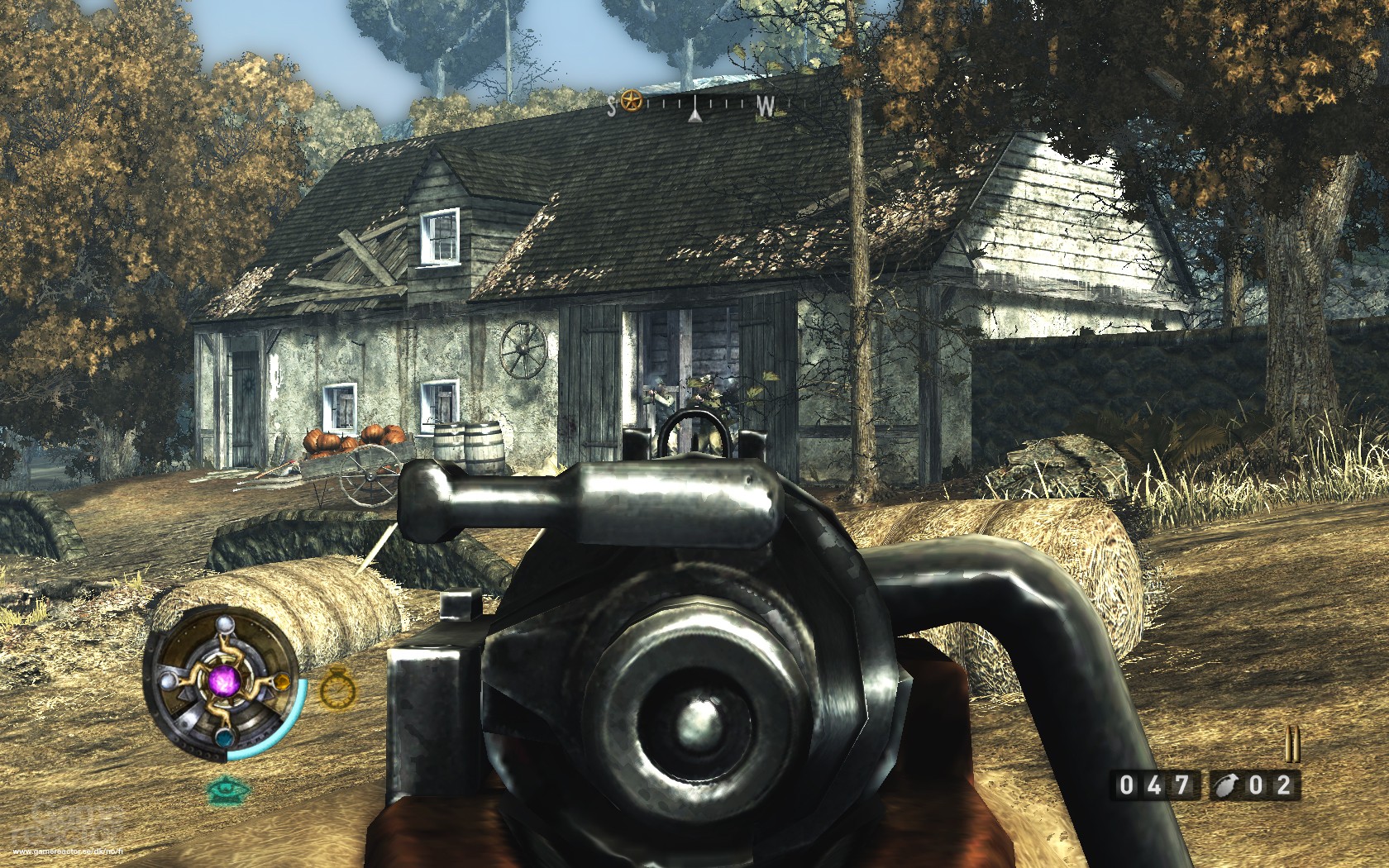Select the W marker on the compass bar

pos(764,105)
